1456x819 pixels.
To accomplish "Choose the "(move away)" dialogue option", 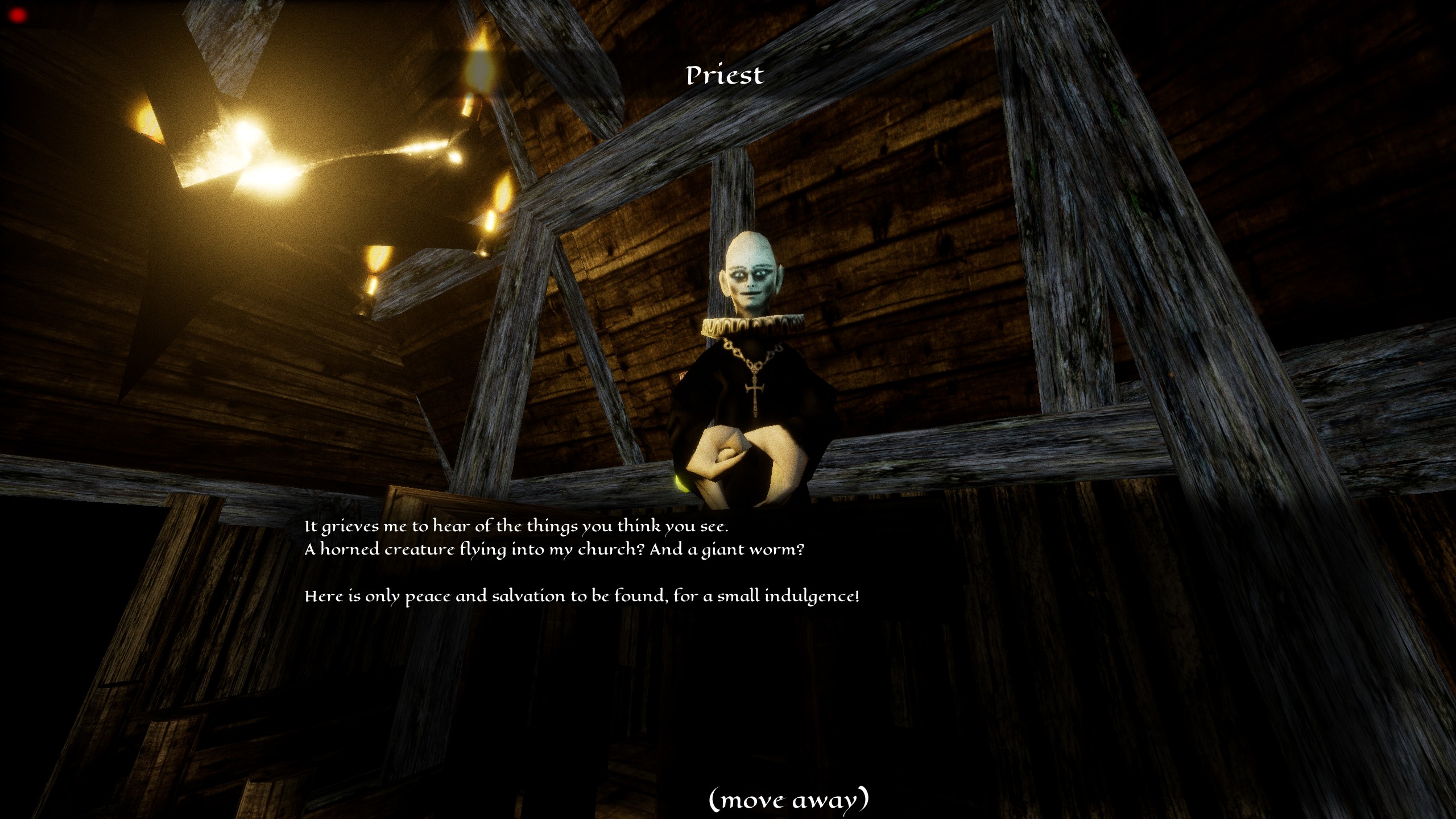I will (788, 800).
